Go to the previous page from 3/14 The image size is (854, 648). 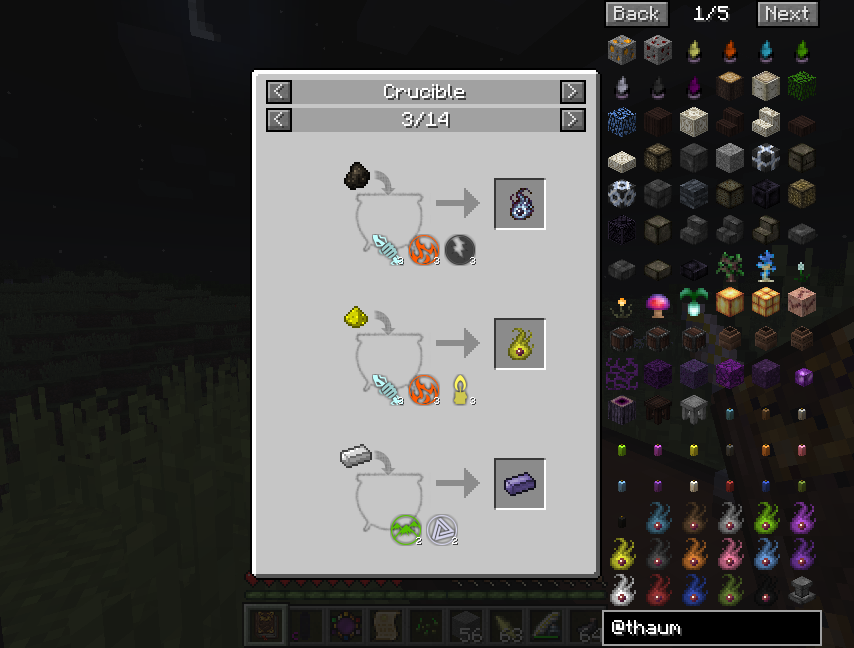coord(279,120)
